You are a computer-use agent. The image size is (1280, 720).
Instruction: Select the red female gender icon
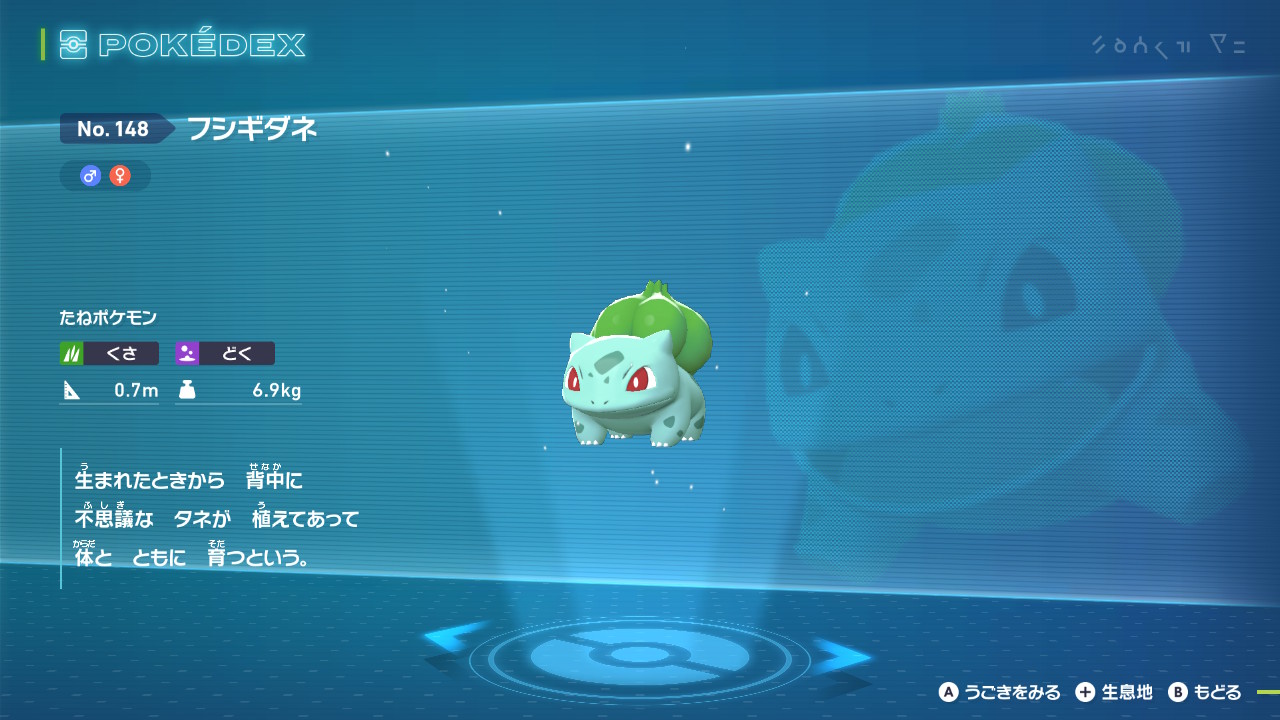[x=120, y=176]
